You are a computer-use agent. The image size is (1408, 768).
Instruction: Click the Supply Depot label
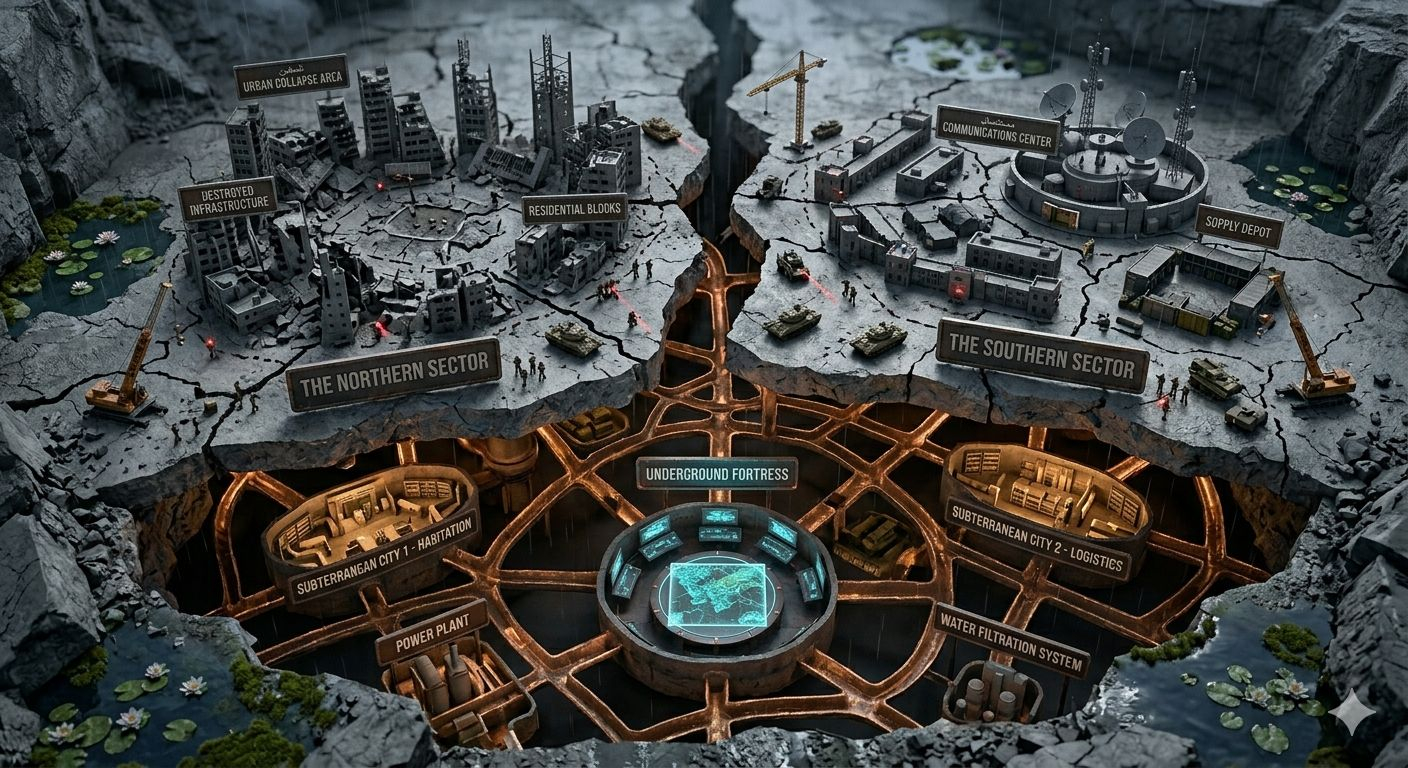1239,226
